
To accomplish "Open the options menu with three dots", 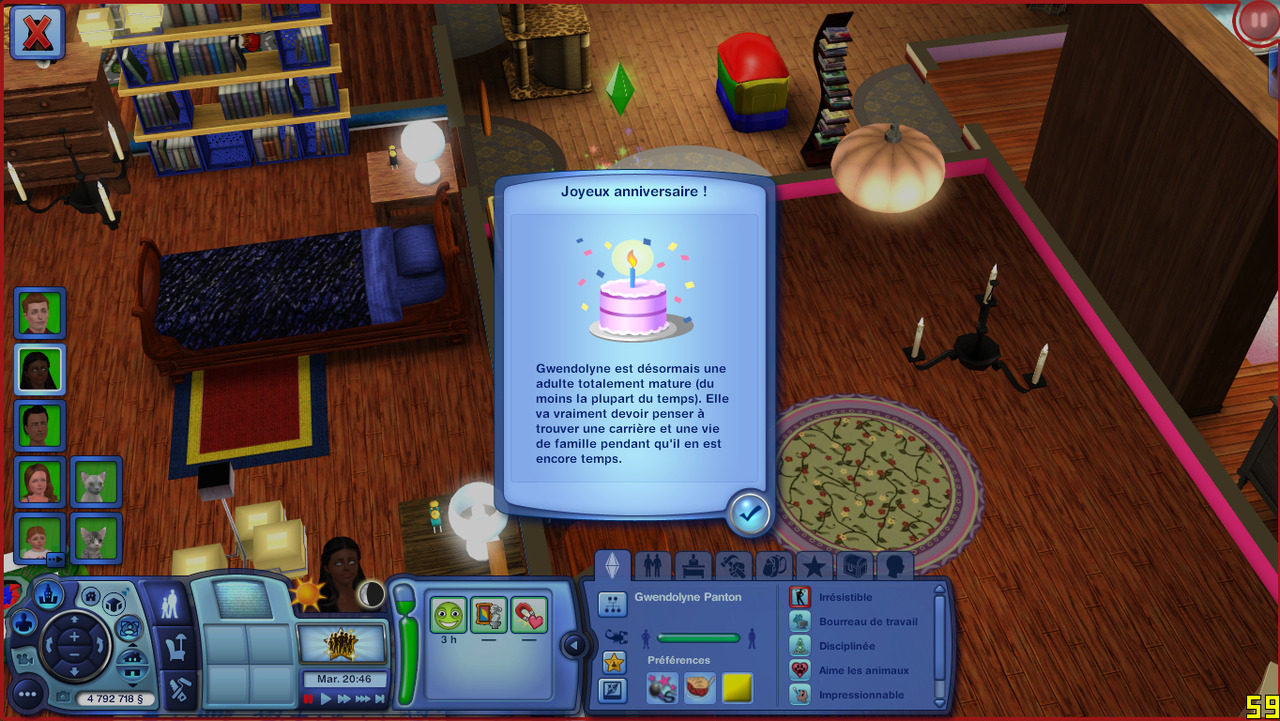I will (x=27, y=693).
